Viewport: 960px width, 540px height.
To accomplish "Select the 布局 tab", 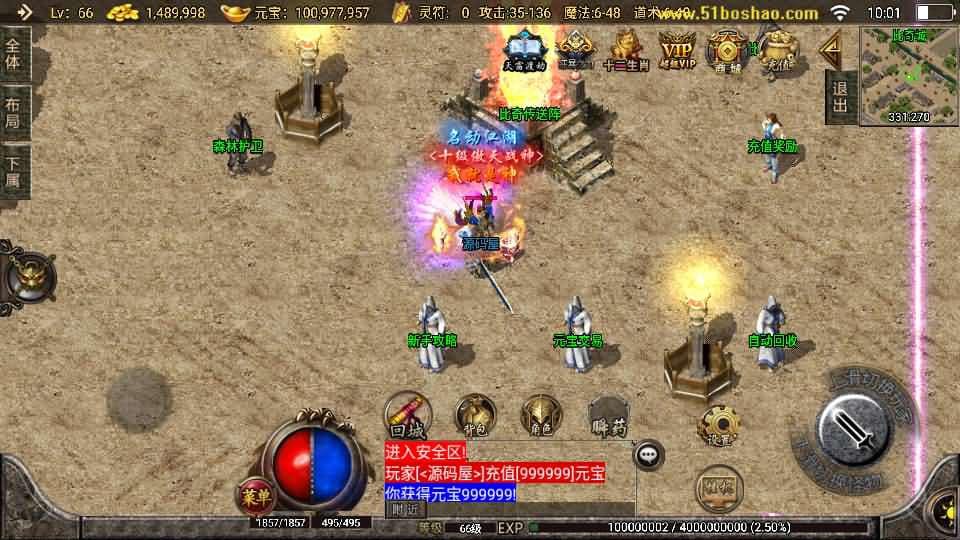I will pyautogui.click(x=13, y=112).
